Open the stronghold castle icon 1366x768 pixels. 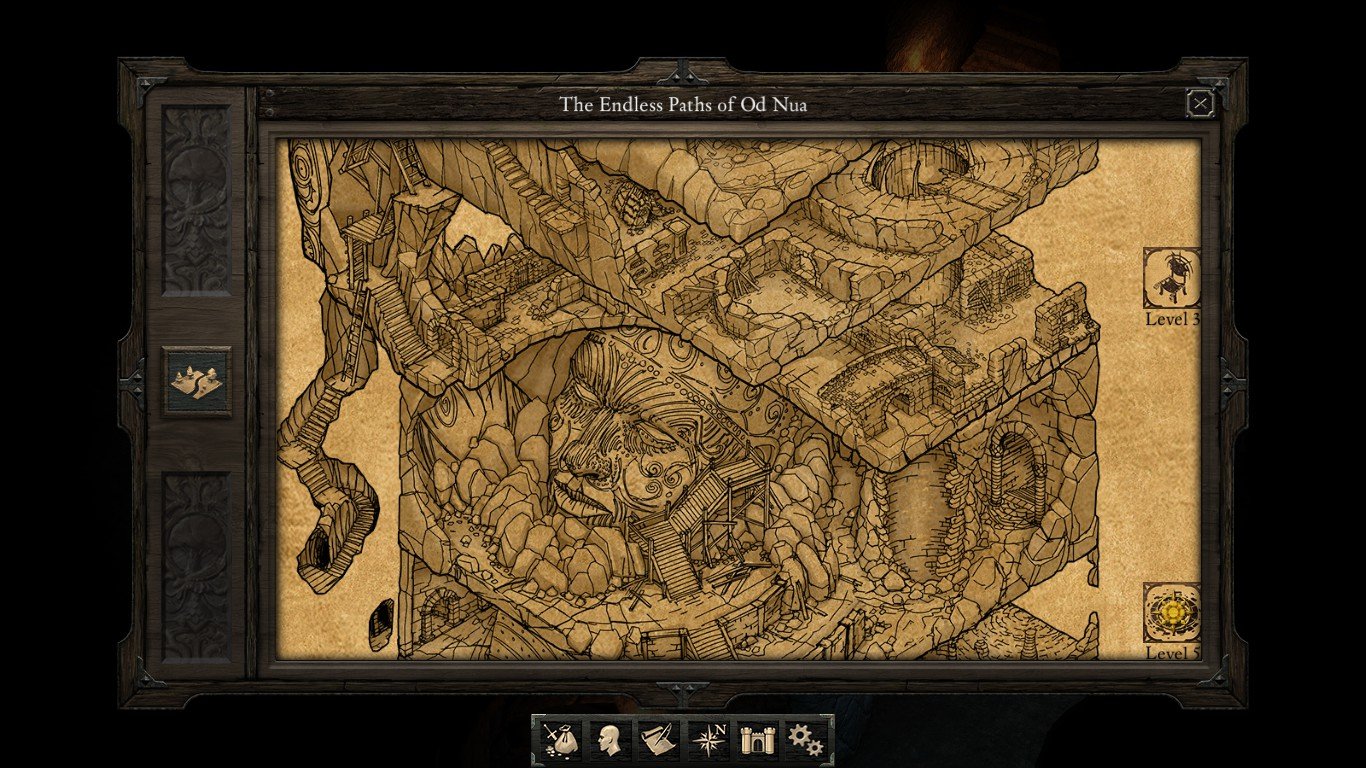pos(757,741)
